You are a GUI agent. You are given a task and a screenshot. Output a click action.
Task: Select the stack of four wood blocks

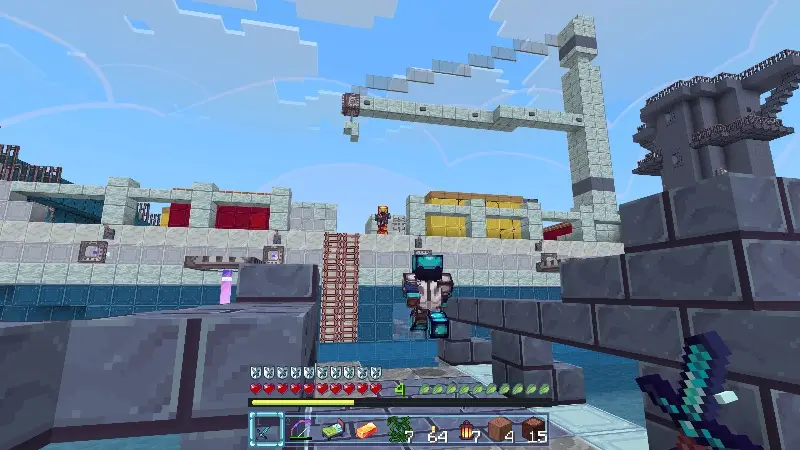[x=501, y=430]
